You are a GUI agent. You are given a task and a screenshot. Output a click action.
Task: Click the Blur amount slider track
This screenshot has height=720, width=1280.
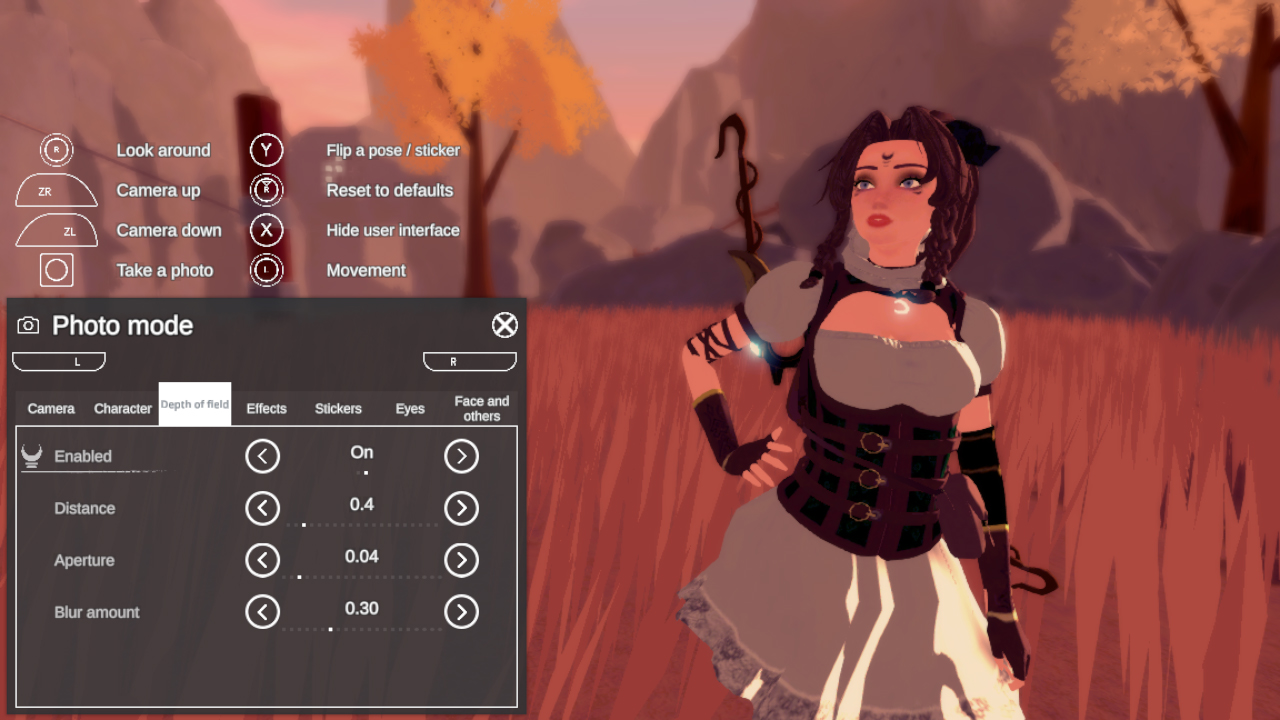tap(362, 628)
